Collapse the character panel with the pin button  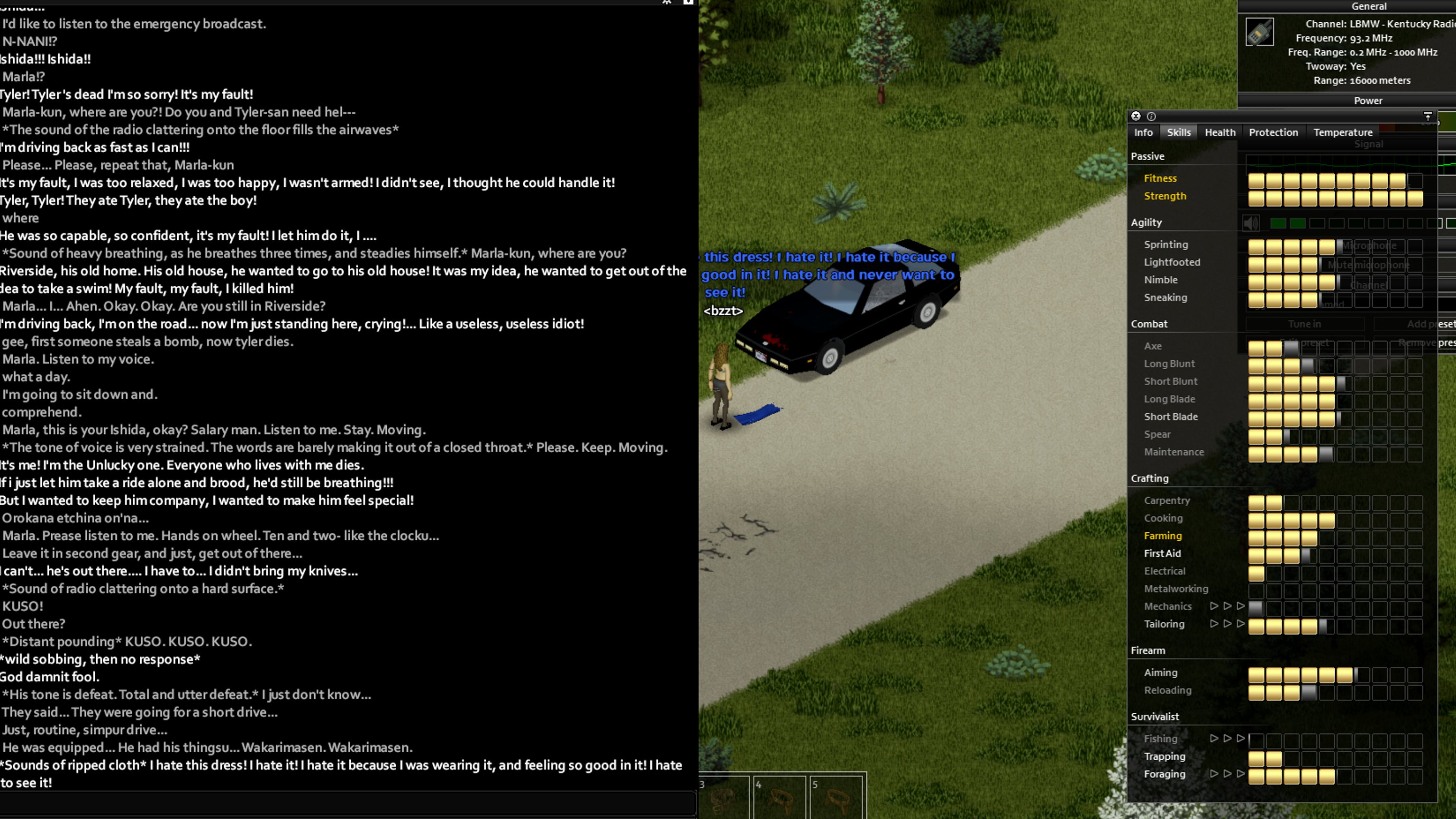(x=1428, y=116)
